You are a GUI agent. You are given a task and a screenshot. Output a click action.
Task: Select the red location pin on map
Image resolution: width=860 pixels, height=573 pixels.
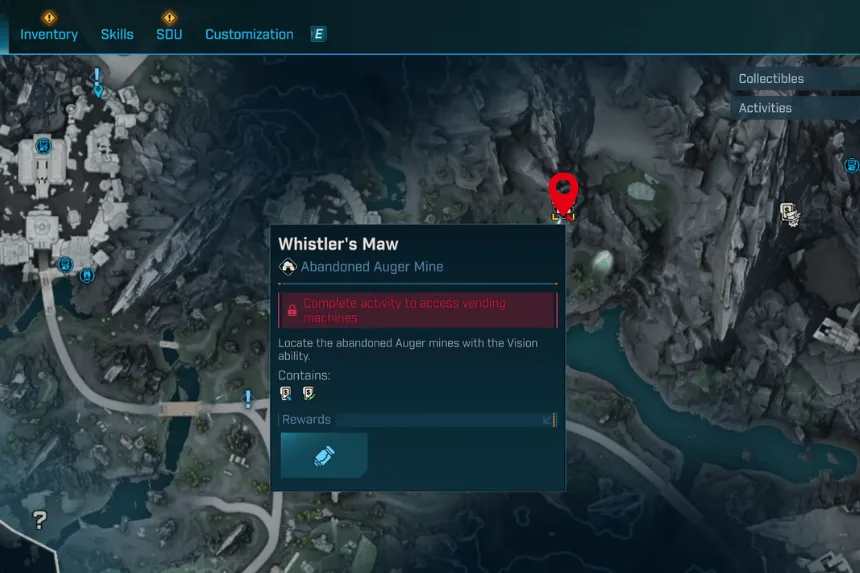click(x=564, y=190)
